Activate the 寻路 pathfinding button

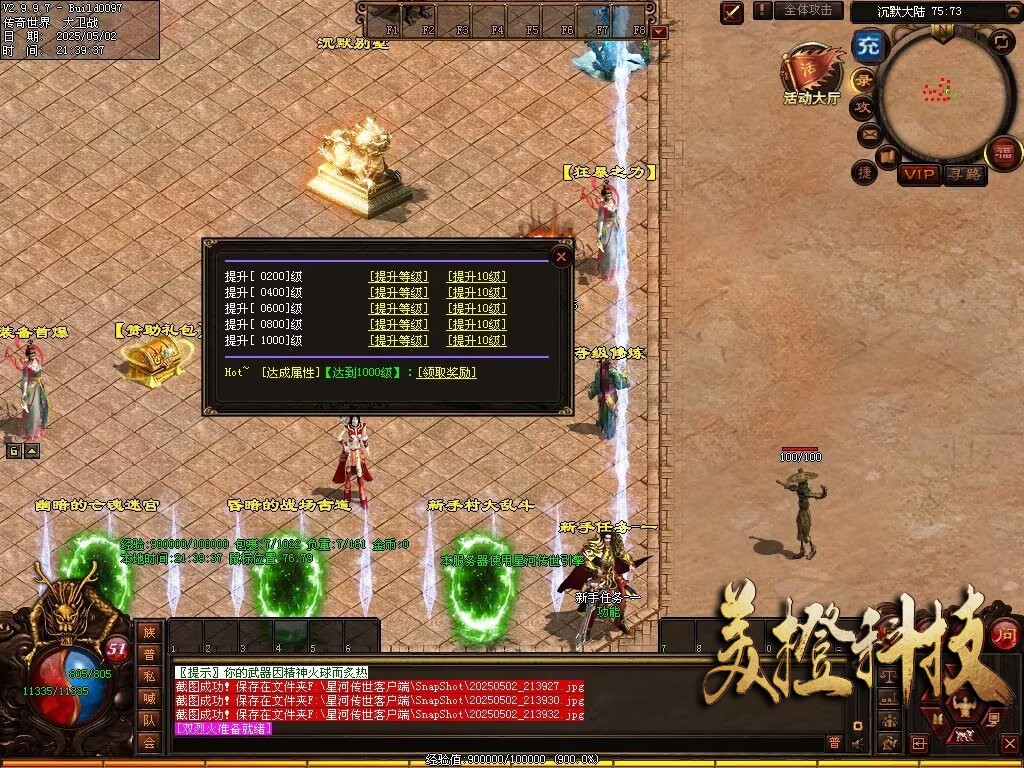tap(964, 175)
